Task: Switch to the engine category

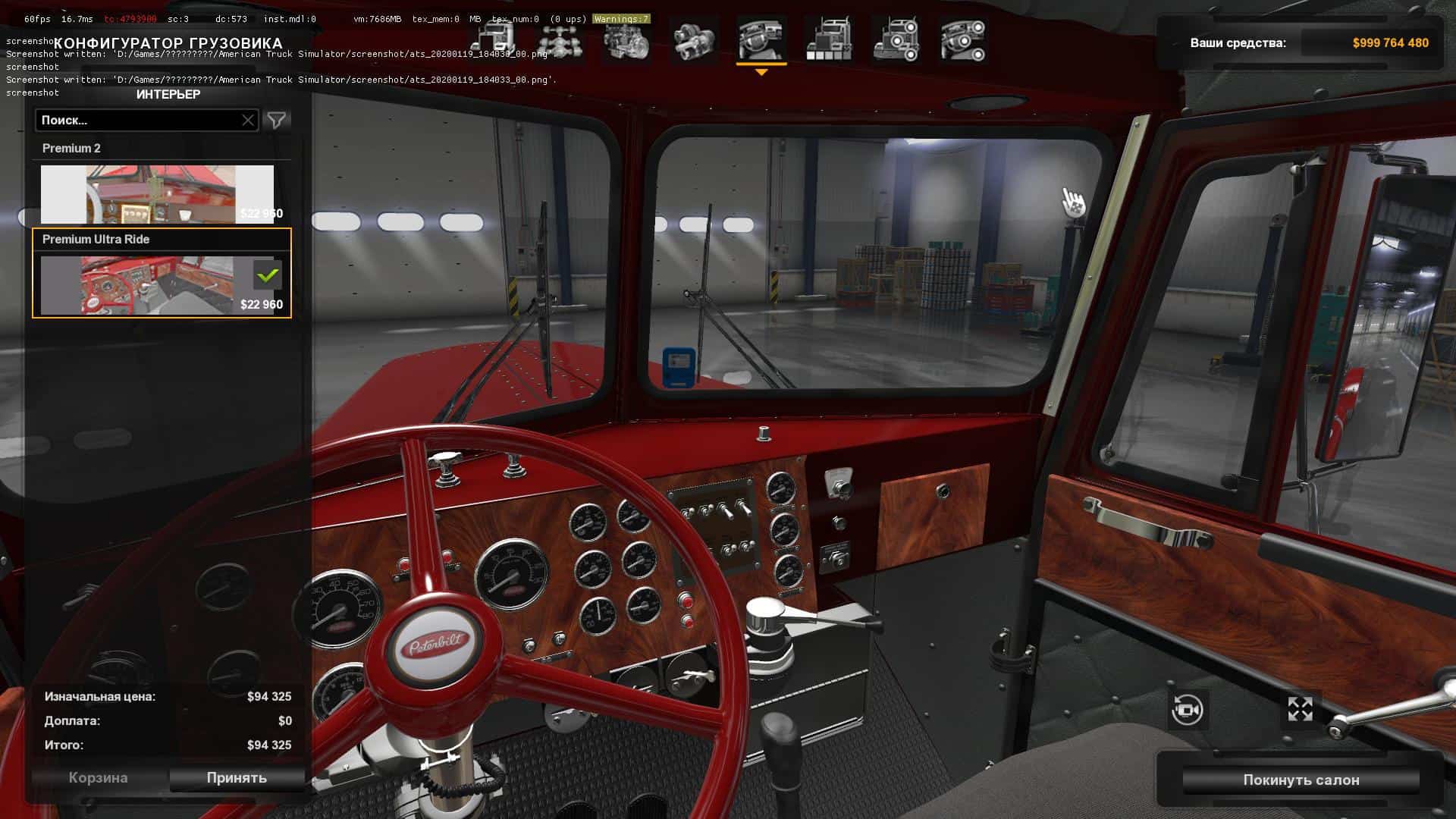Action: click(x=627, y=40)
